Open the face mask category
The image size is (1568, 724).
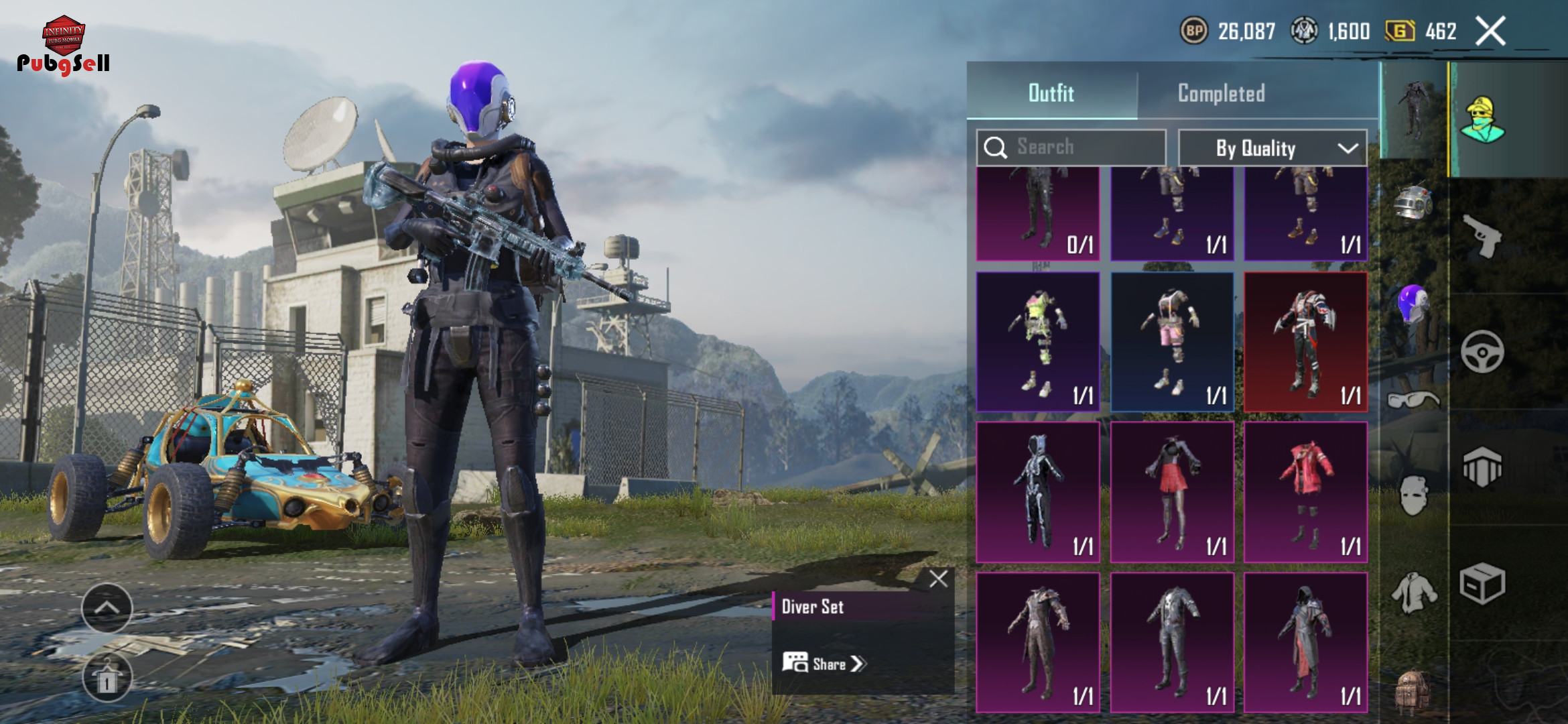click(x=1413, y=496)
